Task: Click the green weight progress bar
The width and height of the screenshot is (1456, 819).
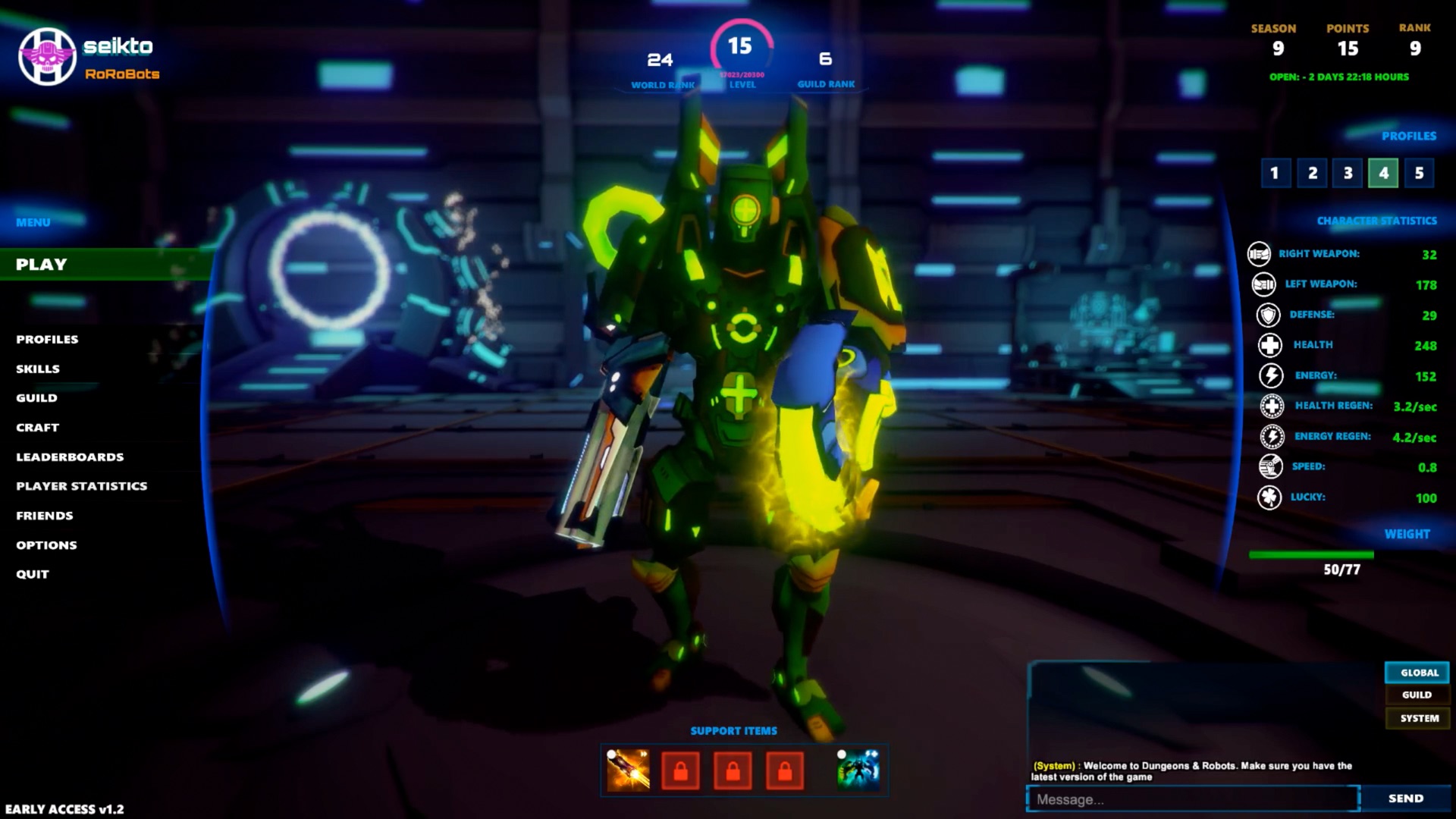Action: point(1312,554)
